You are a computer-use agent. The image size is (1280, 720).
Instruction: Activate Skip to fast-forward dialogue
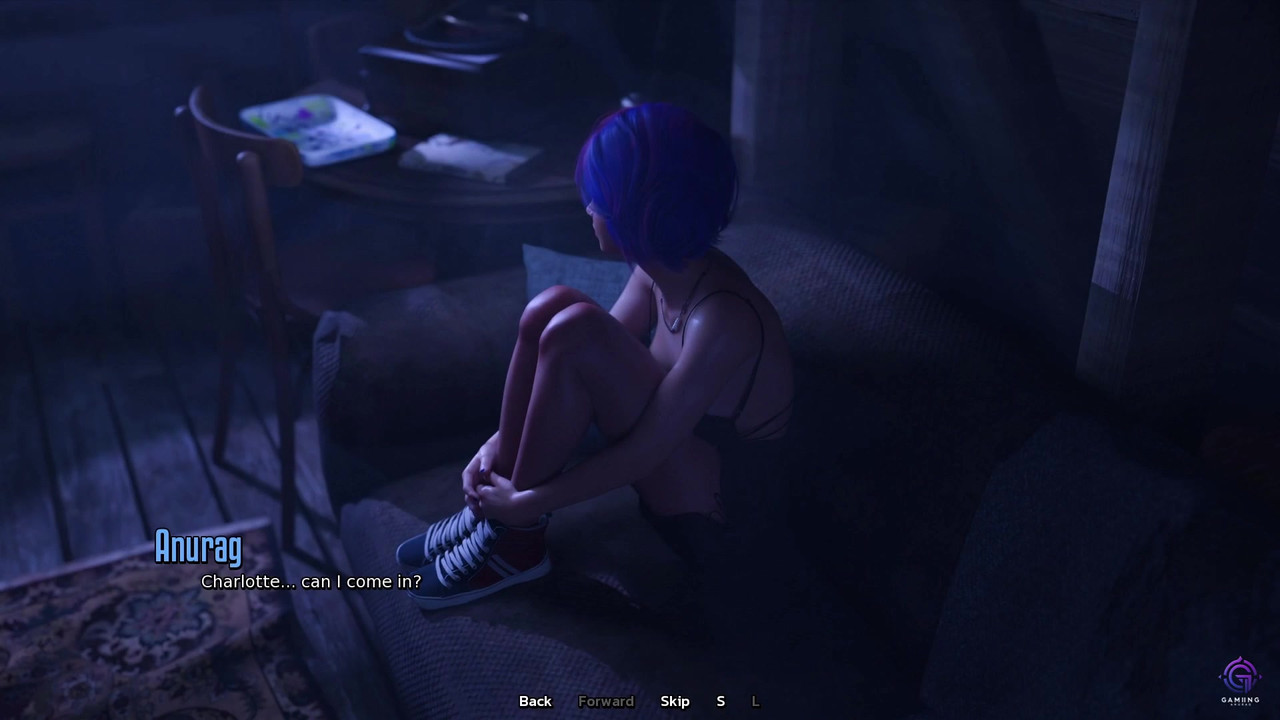pos(675,701)
